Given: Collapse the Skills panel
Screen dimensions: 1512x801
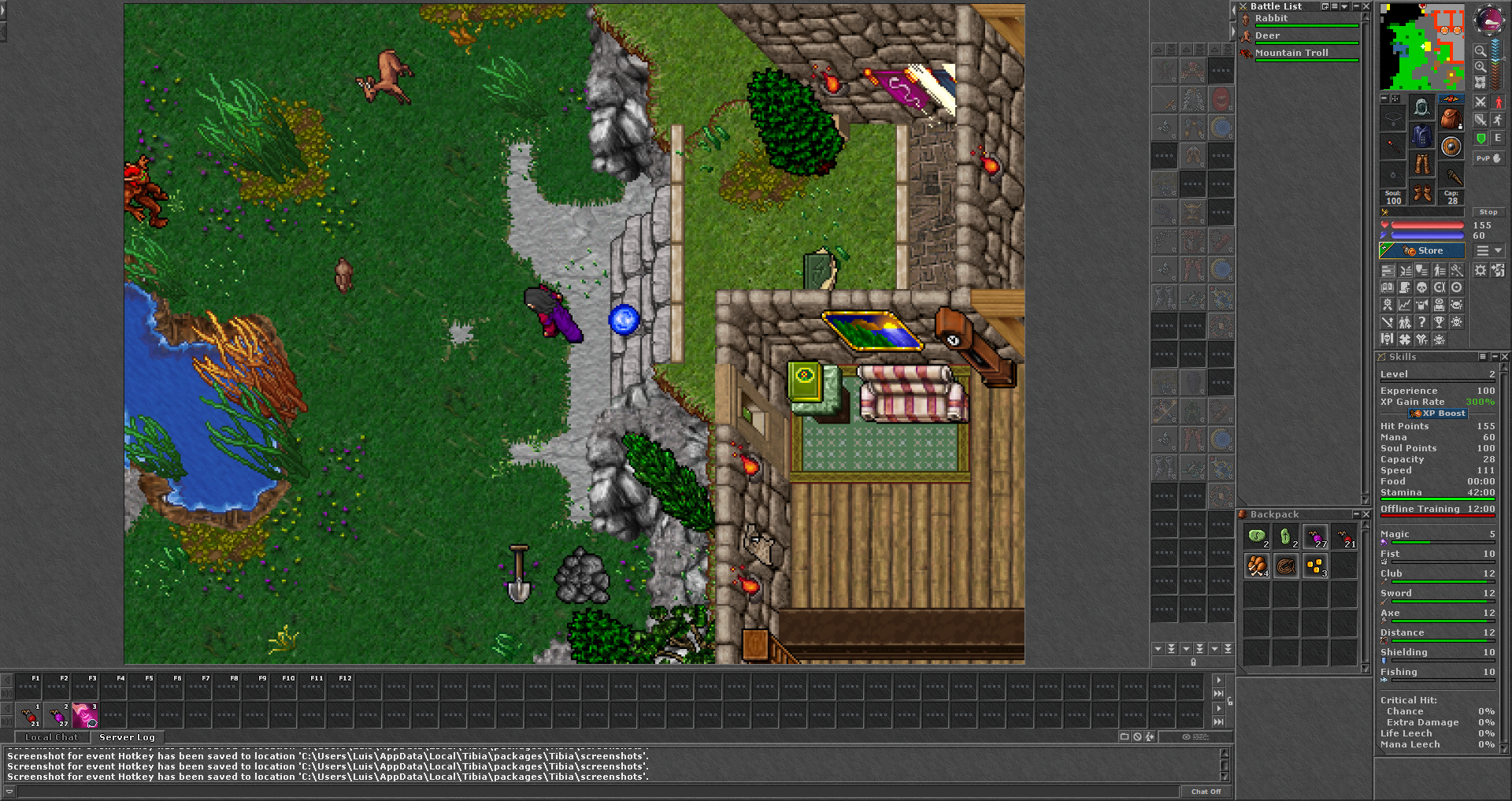Looking at the screenshot, I should coord(1494,357).
